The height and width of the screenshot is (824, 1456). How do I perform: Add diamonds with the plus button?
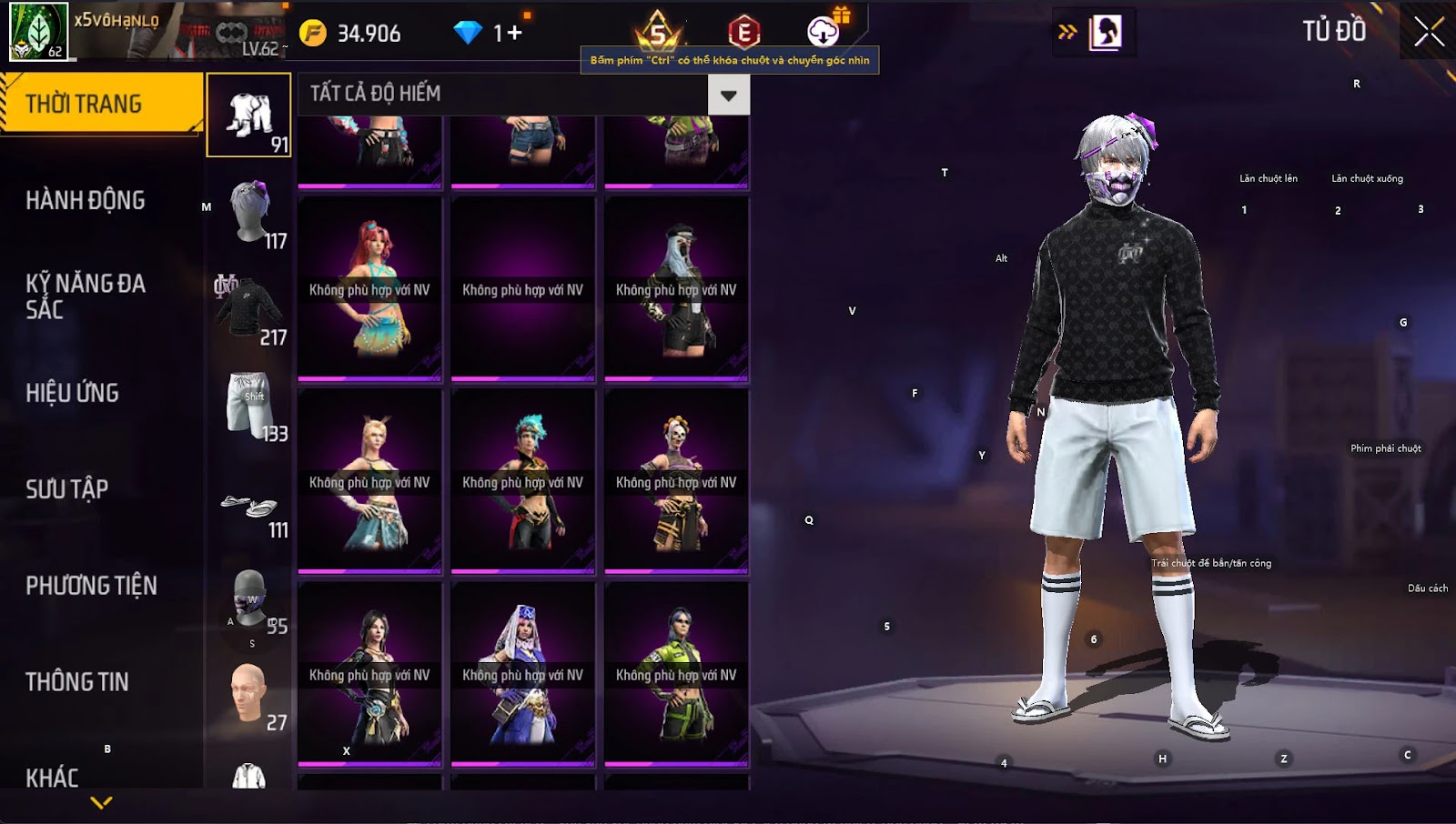pyautogui.click(x=515, y=34)
